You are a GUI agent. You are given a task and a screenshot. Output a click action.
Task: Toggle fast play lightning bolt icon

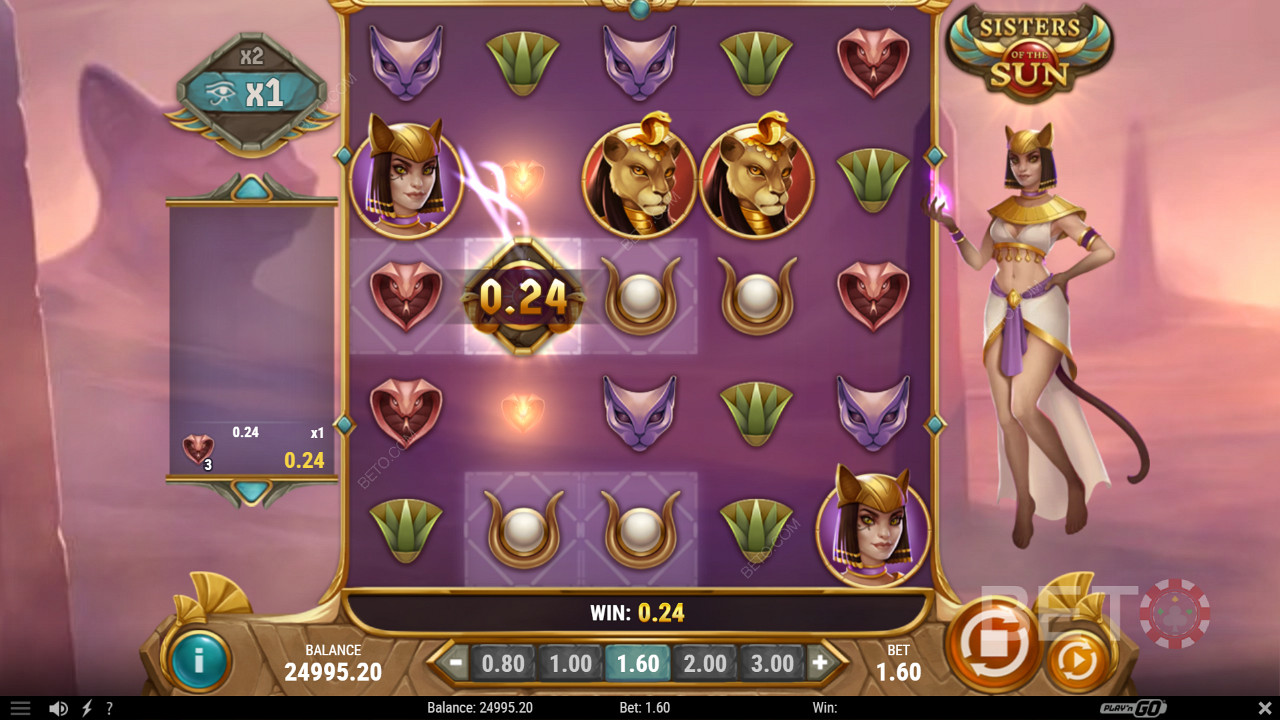coord(87,708)
